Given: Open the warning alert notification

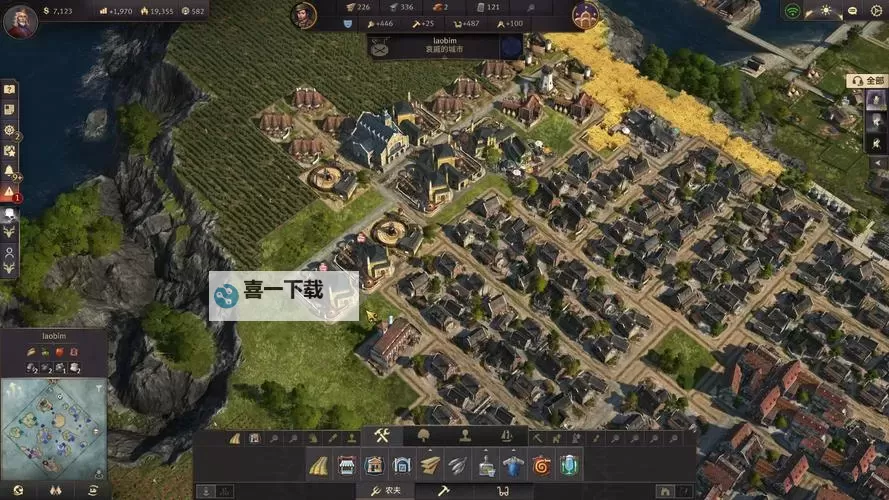Looking at the screenshot, I should point(9,191).
